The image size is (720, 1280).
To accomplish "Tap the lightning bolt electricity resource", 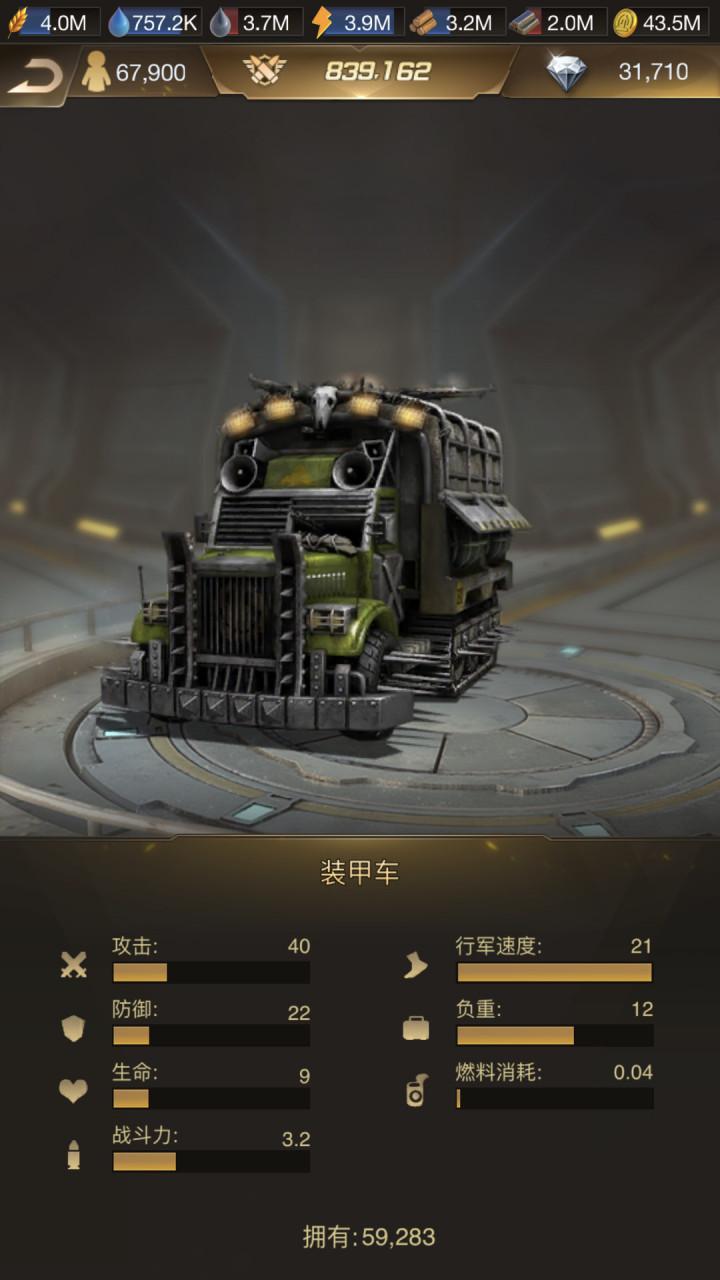I will coord(356,22).
